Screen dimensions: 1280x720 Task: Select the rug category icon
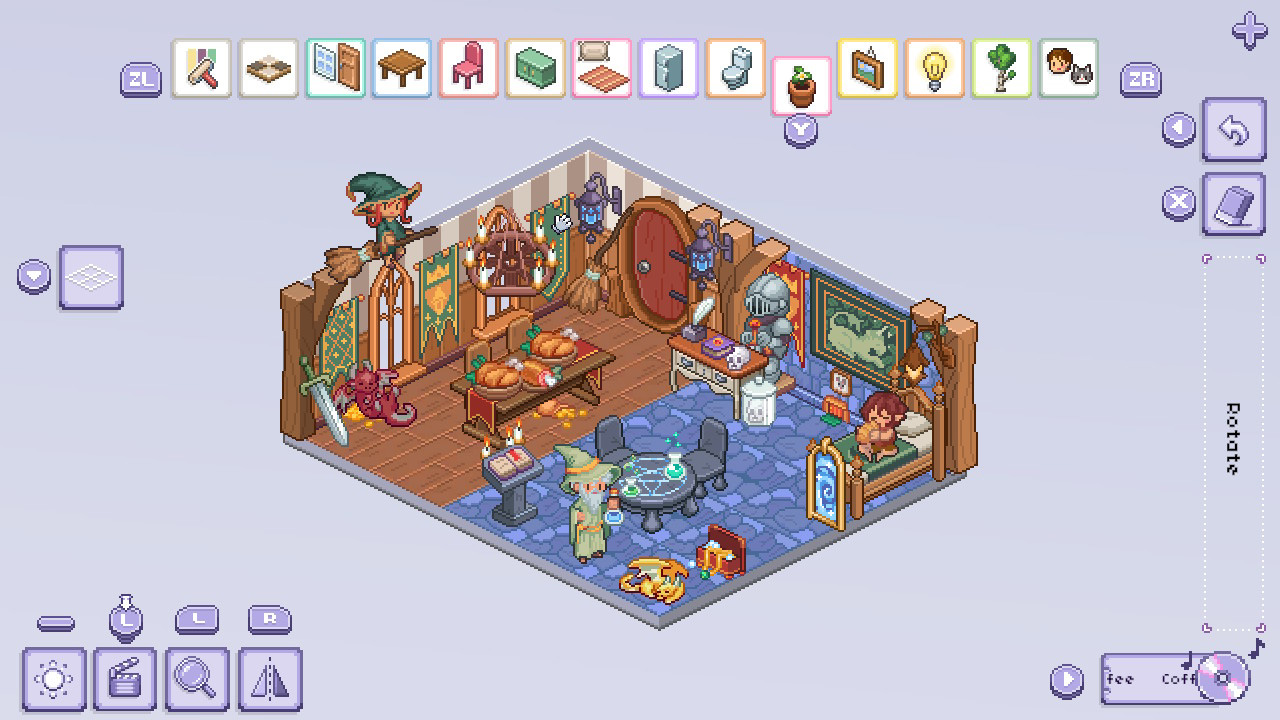tap(601, 68)
